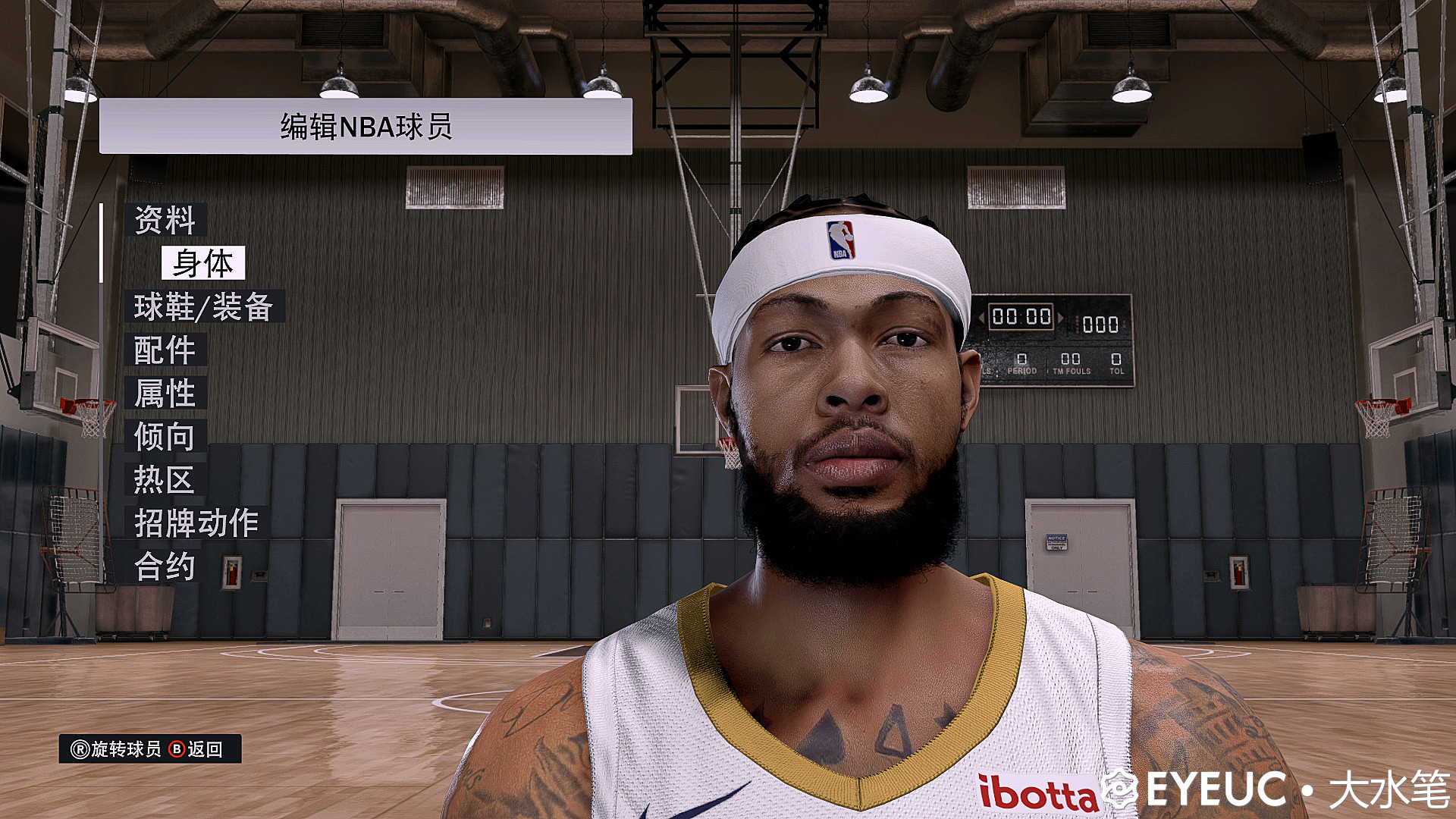Go to the 属性 attributes entry
This screenshot has height=819, width=1456.
pos(165,393)
